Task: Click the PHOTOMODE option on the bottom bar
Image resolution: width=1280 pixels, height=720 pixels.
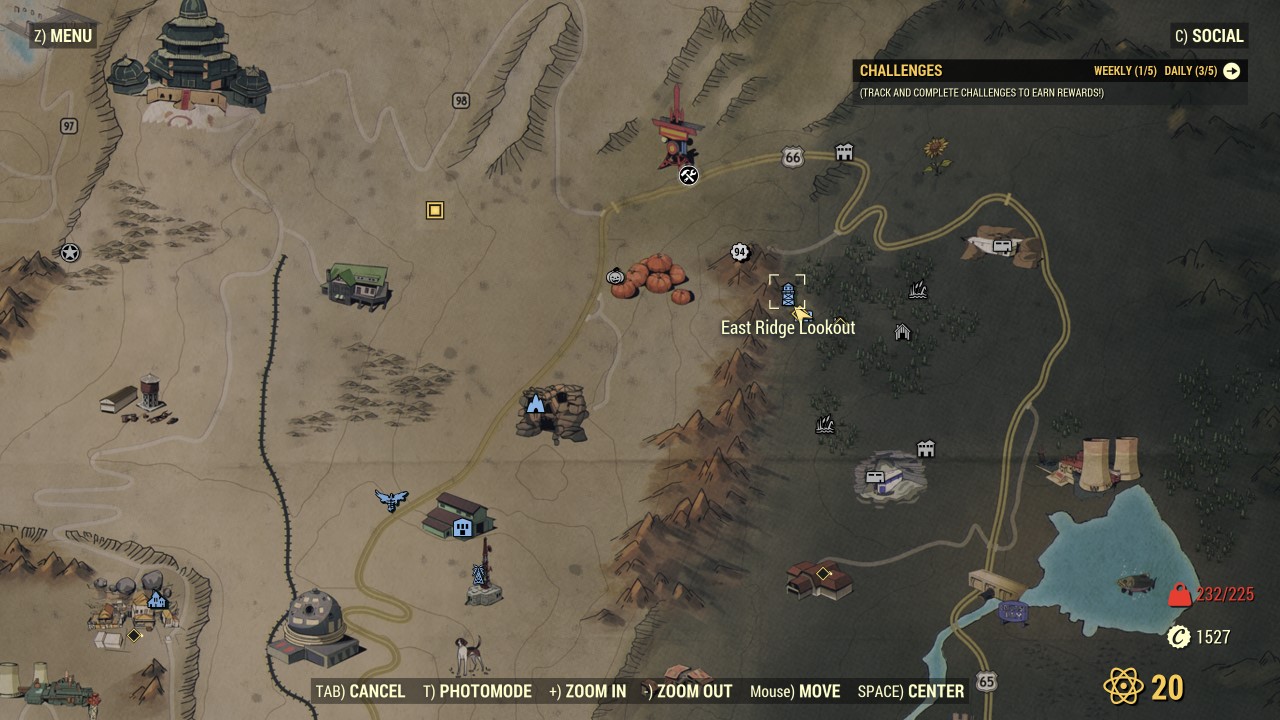Action: (x=486, y=691)
